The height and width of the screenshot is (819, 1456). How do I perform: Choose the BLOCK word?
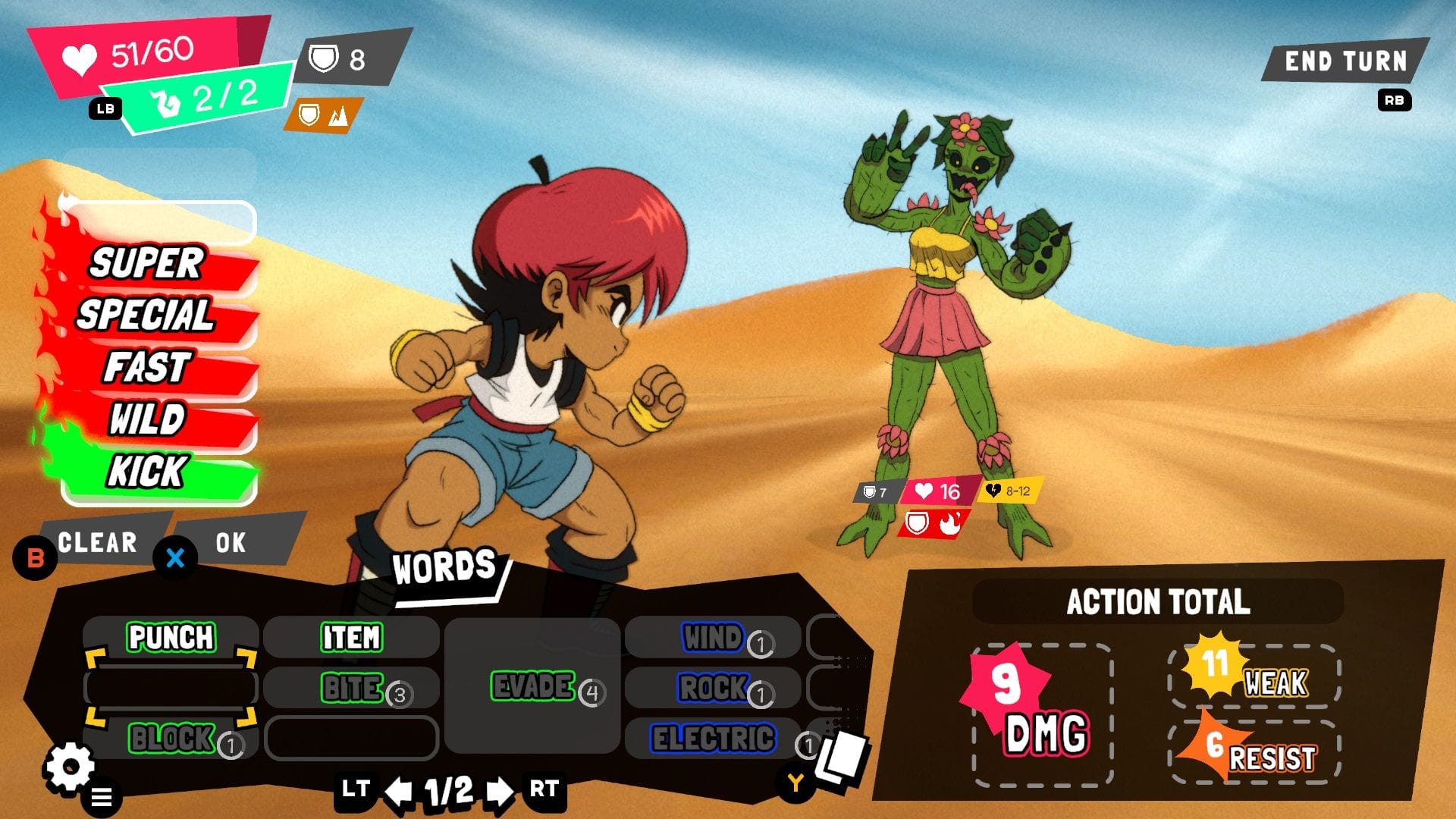coord(171,738)
